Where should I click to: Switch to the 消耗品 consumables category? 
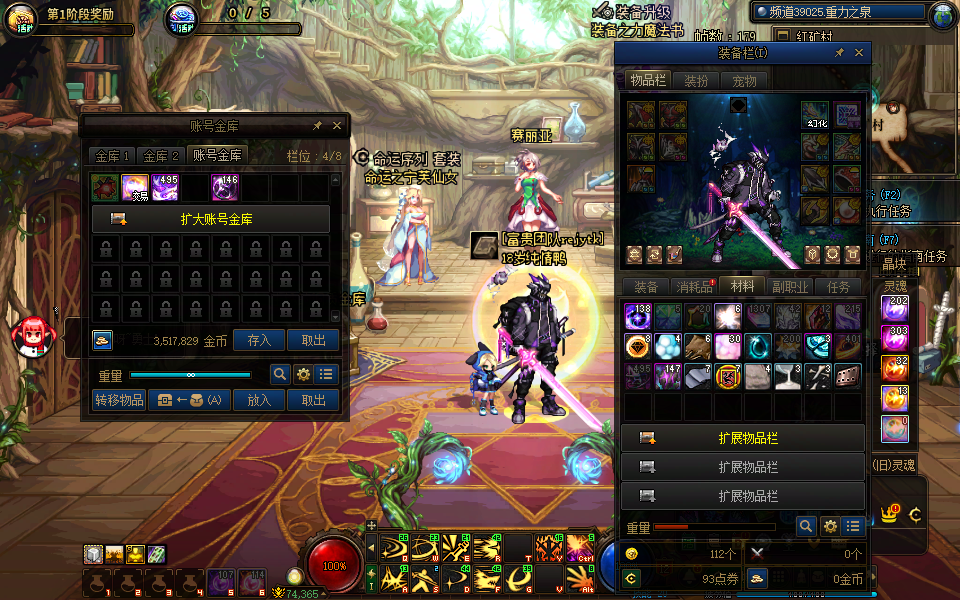point(694,287)
